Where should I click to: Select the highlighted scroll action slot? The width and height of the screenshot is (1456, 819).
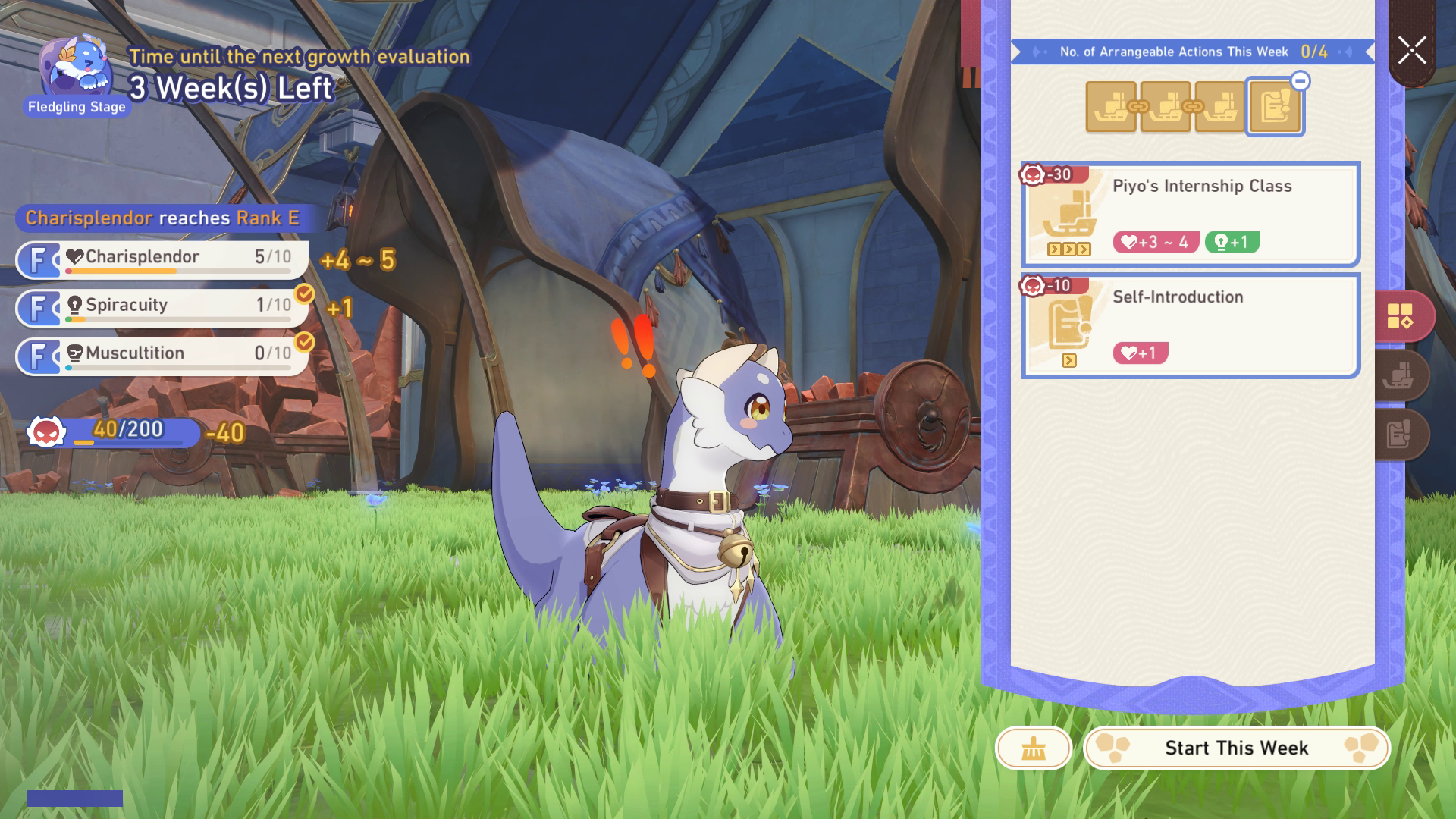pyautogui.click(x=1274, y=108)
